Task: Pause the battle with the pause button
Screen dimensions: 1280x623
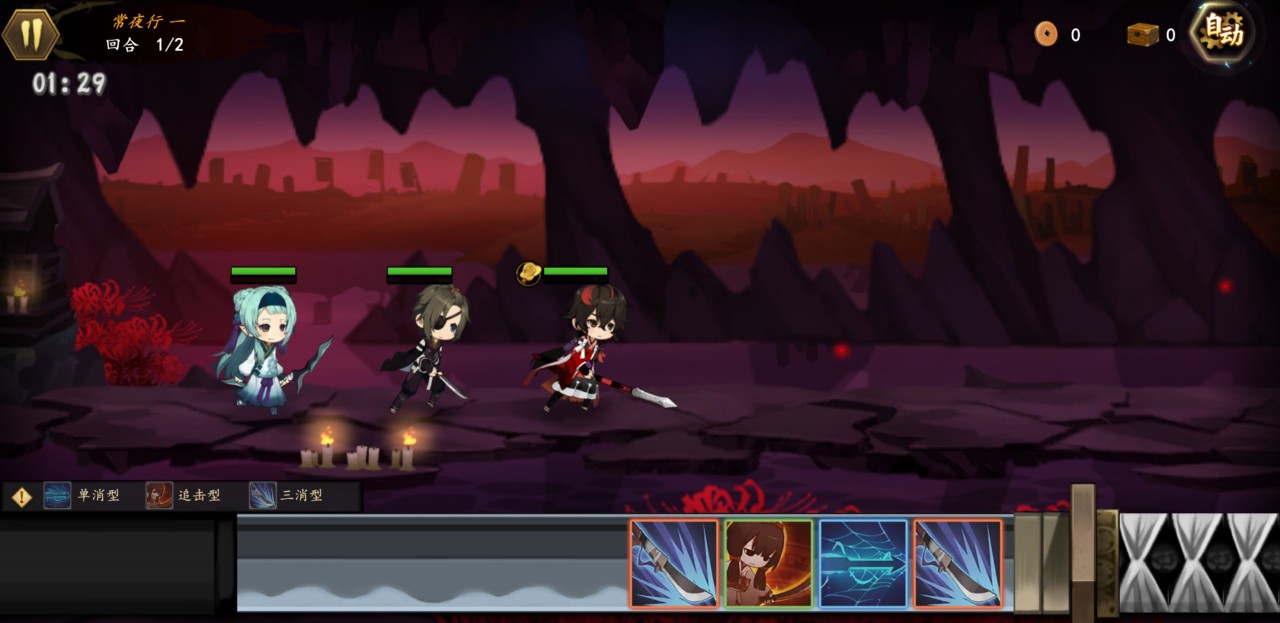Action: click(x=31, y=34)
